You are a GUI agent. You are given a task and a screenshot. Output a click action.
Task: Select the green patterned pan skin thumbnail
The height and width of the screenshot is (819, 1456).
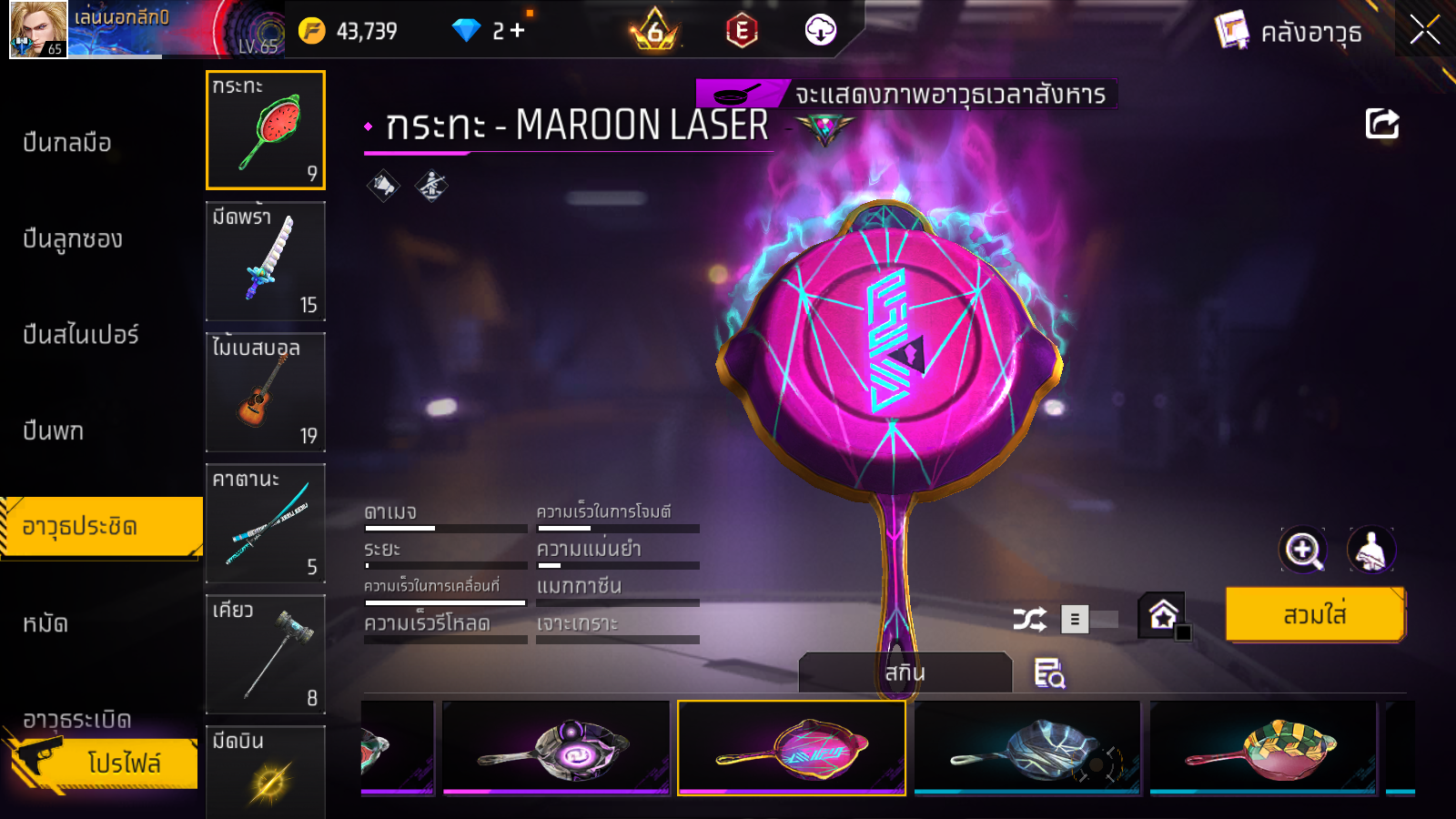pos(1263,748)
